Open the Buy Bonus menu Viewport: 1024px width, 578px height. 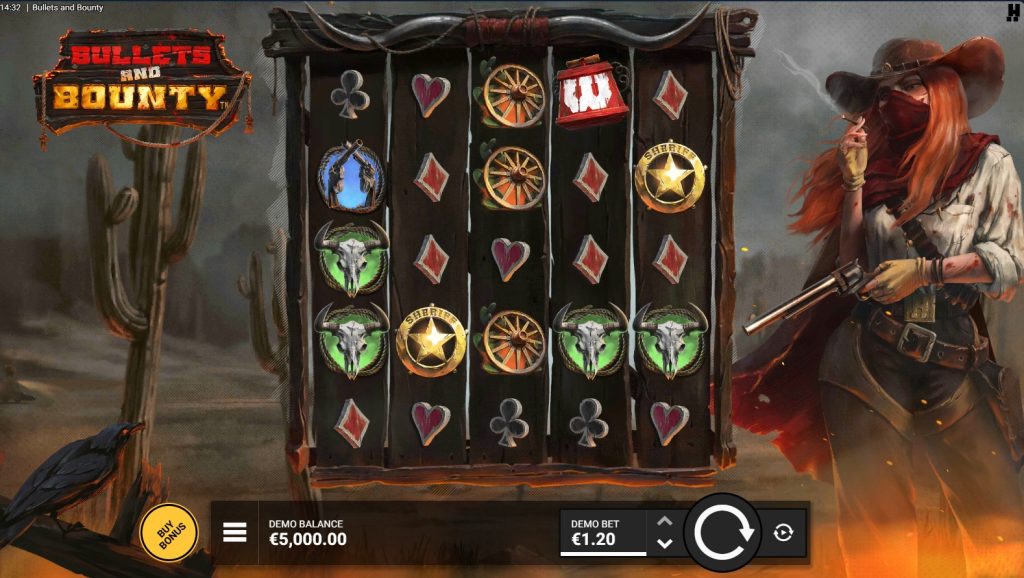coord(168,531)
